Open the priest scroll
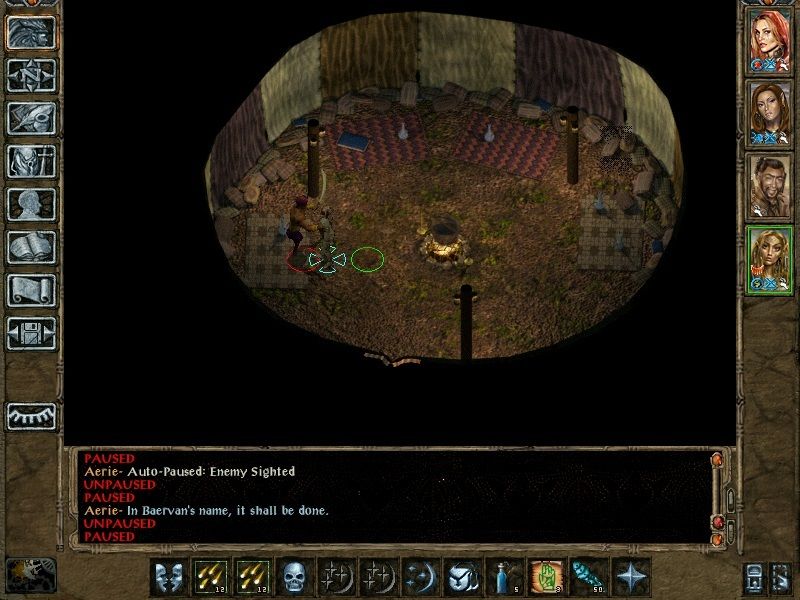The image size is (800, 600). click(x=31, y=290)
